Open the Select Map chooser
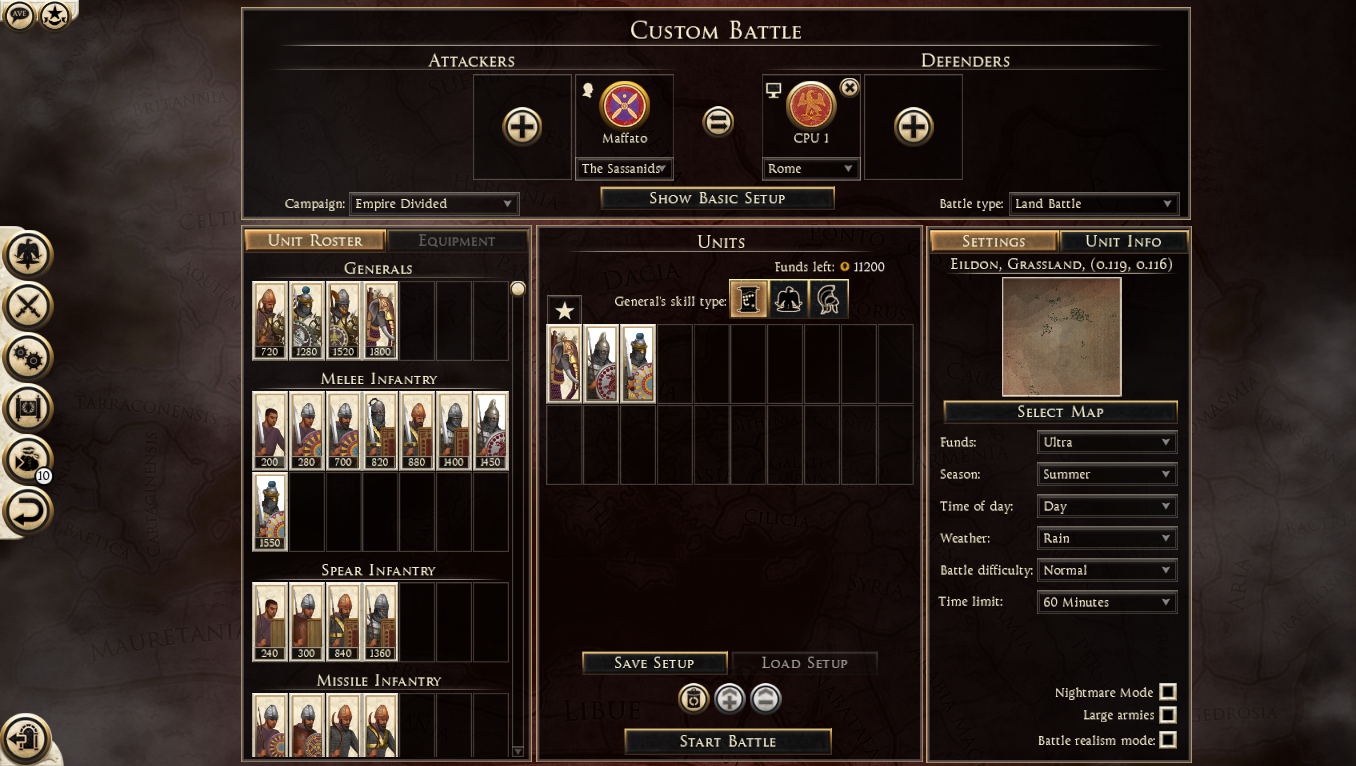This screenshot has width=1356, height=766. click(1060, 412)
